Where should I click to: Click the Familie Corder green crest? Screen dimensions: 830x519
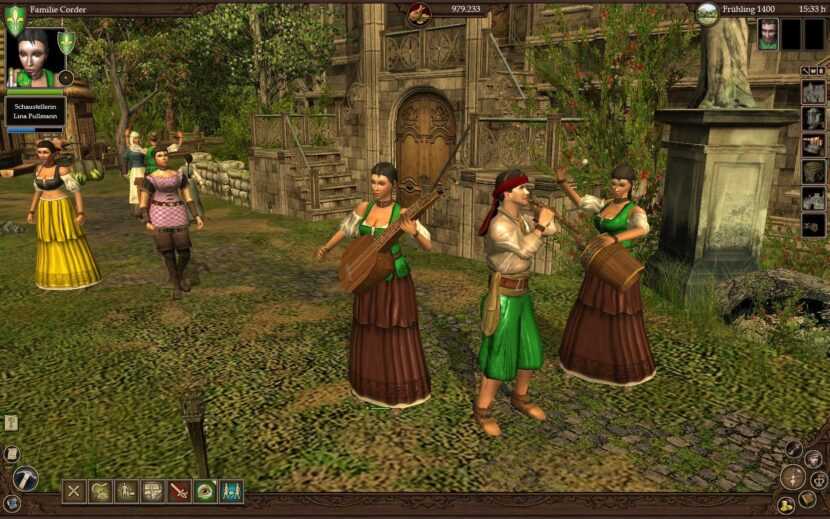click(x=15, y=19)
